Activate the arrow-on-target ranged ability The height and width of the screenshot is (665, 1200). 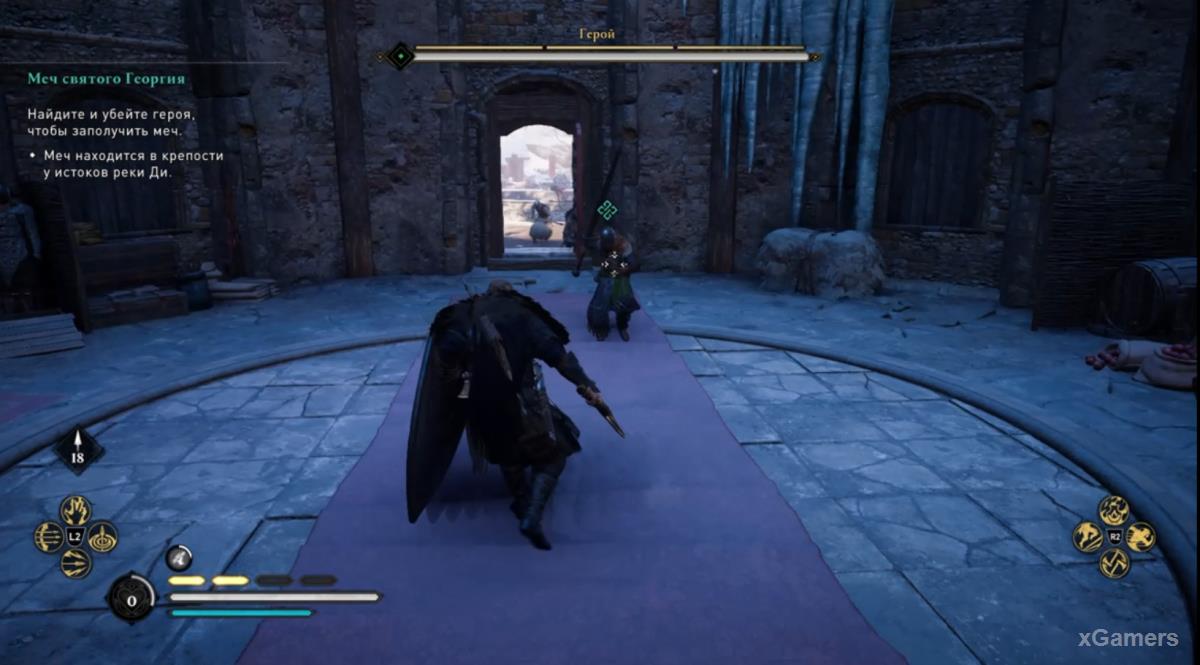click(x=102, y=537)
